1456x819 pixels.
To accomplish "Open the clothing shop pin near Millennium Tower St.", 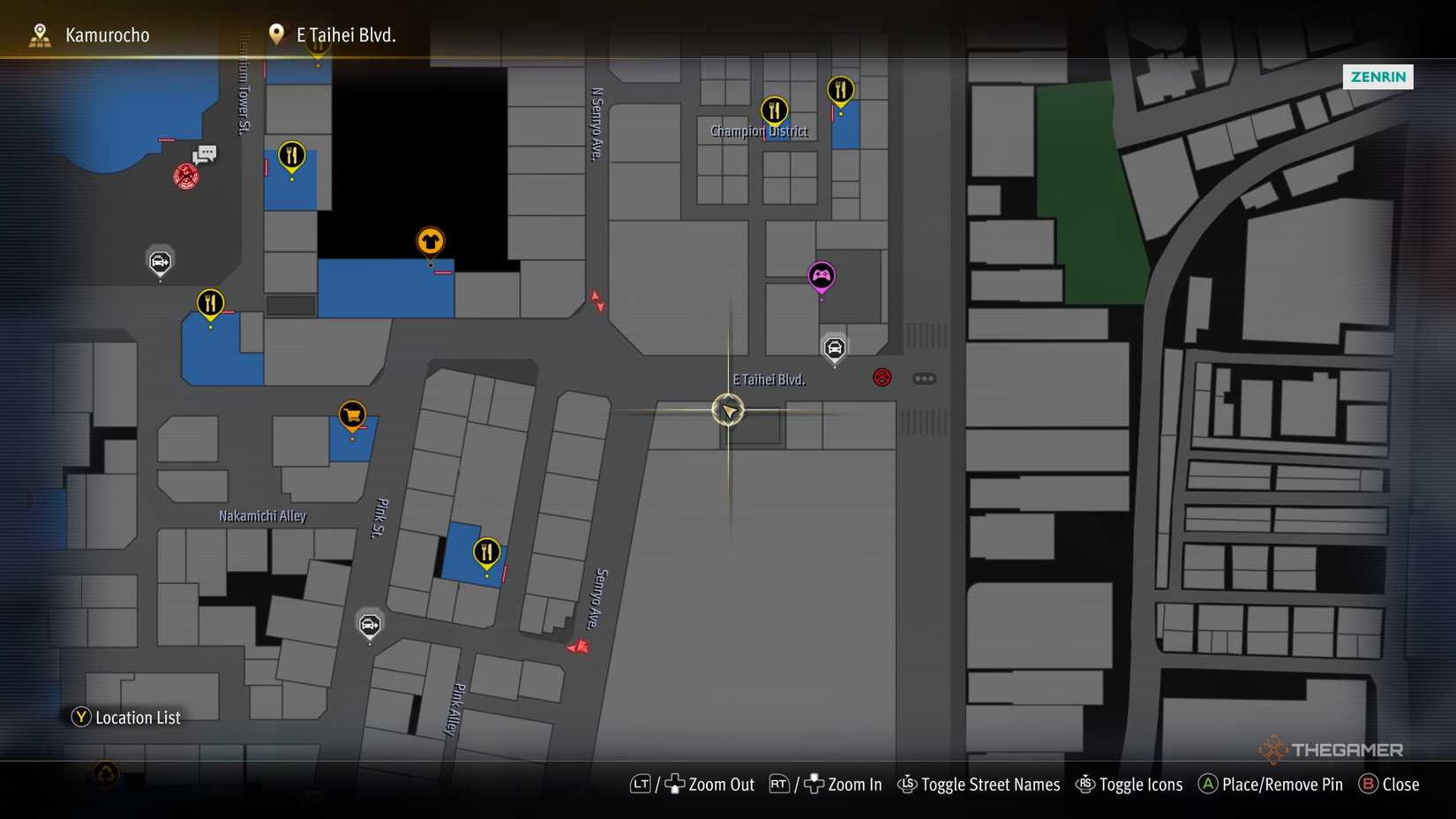I will pyautogui.click(x=431, y=241).
